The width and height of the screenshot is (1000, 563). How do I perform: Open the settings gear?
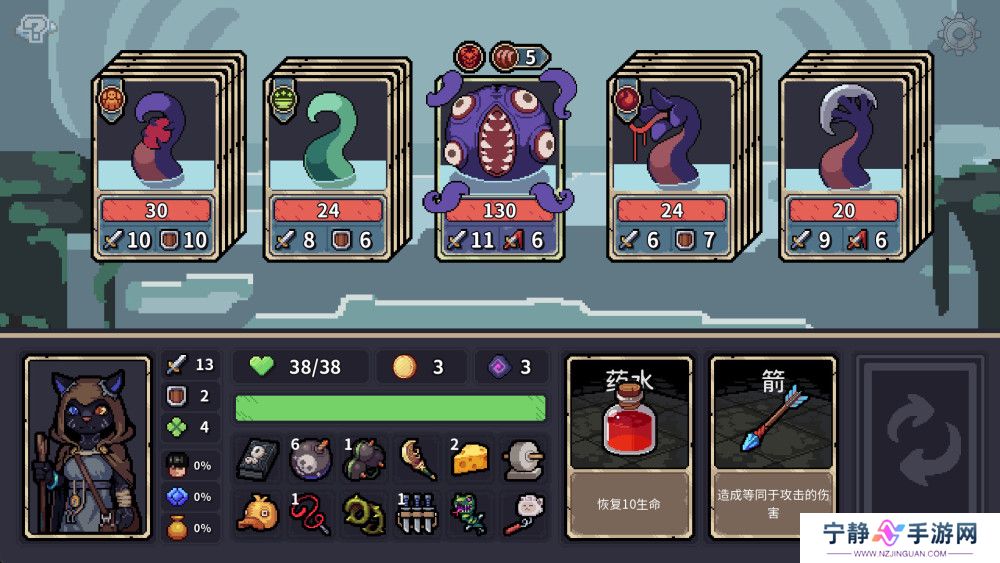(x=958, y=35)
